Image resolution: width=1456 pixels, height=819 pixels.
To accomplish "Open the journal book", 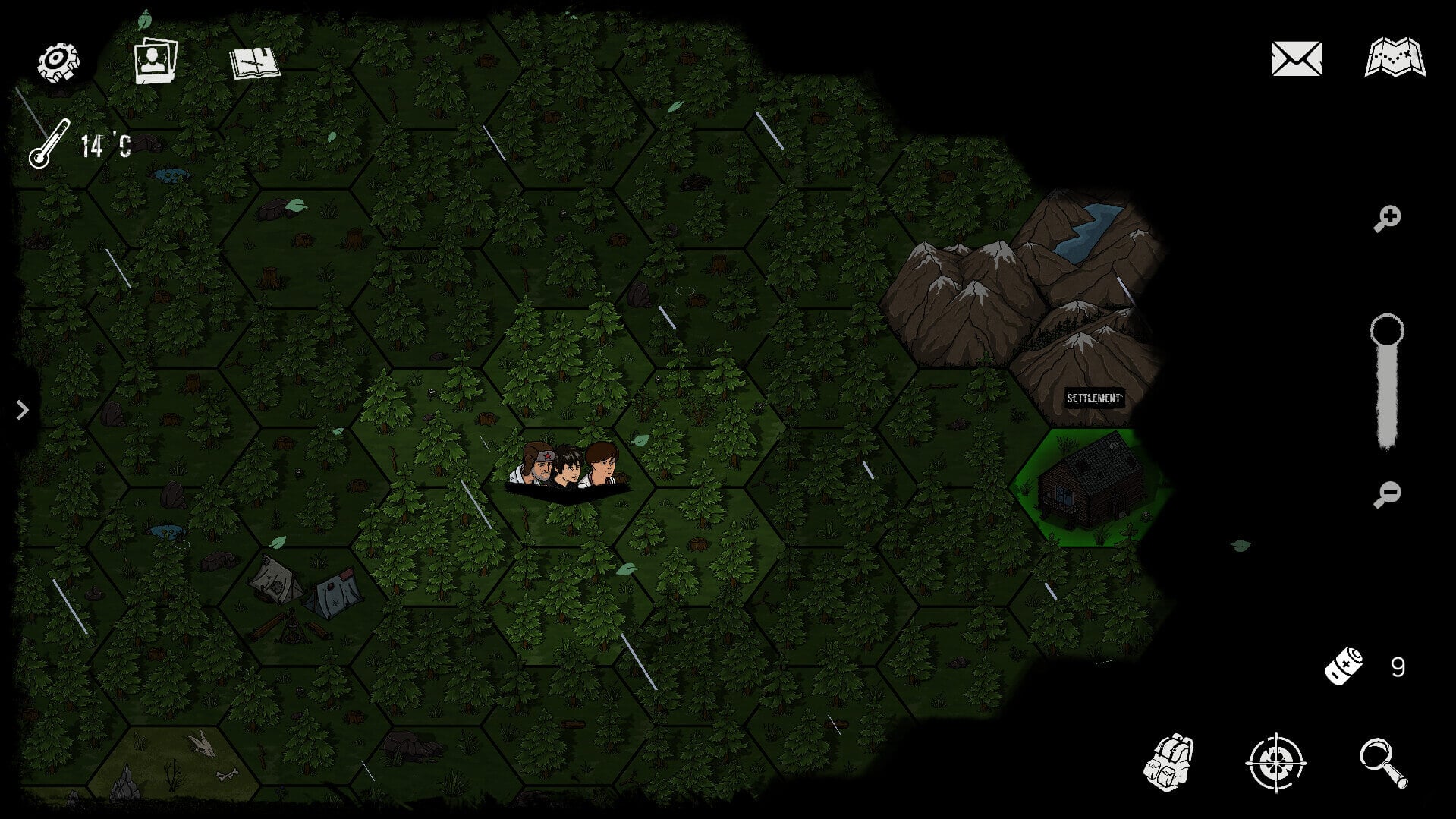I will [x=255, y=62].
